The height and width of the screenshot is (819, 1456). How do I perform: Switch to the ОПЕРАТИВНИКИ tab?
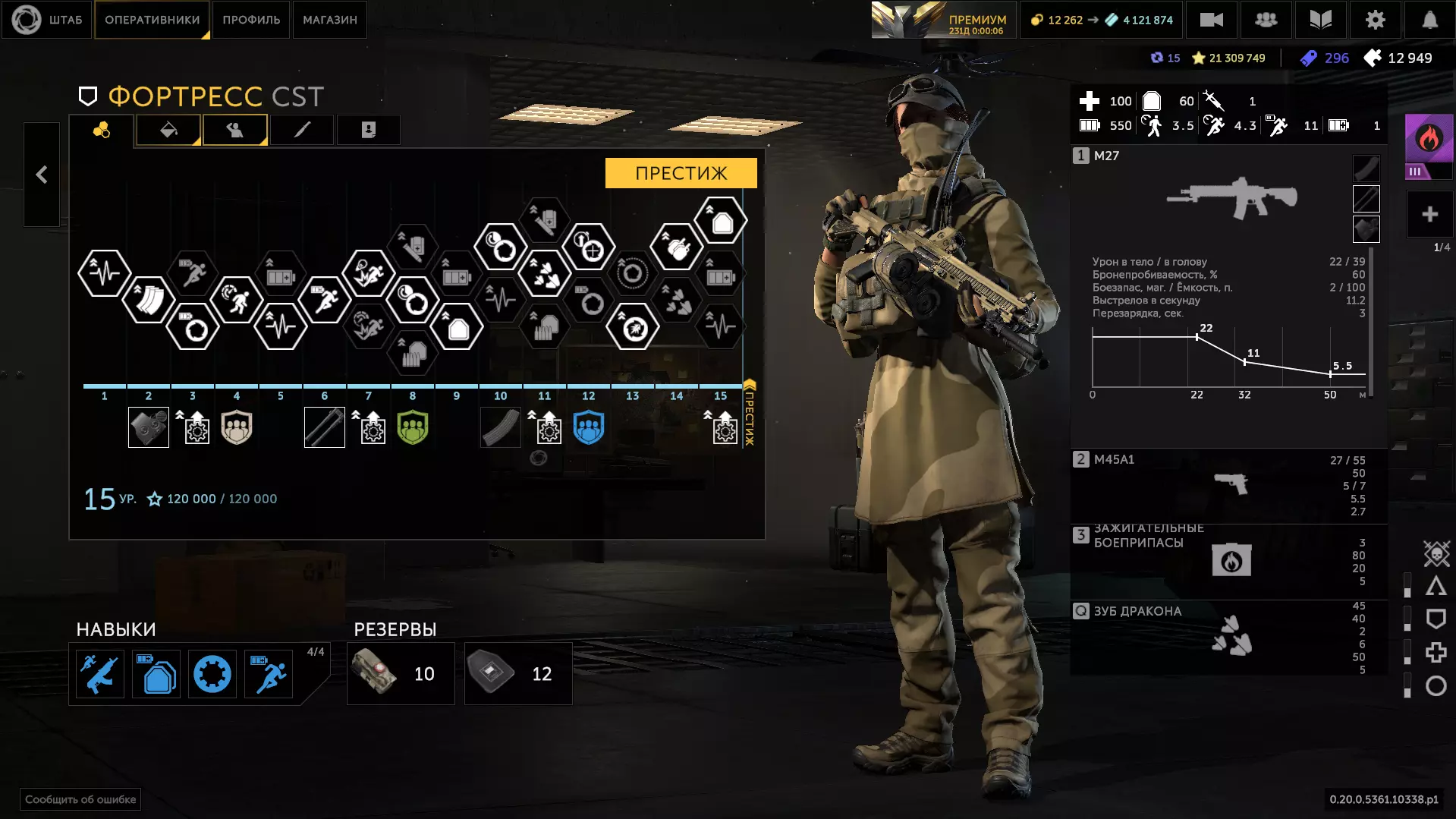(152, 20)
